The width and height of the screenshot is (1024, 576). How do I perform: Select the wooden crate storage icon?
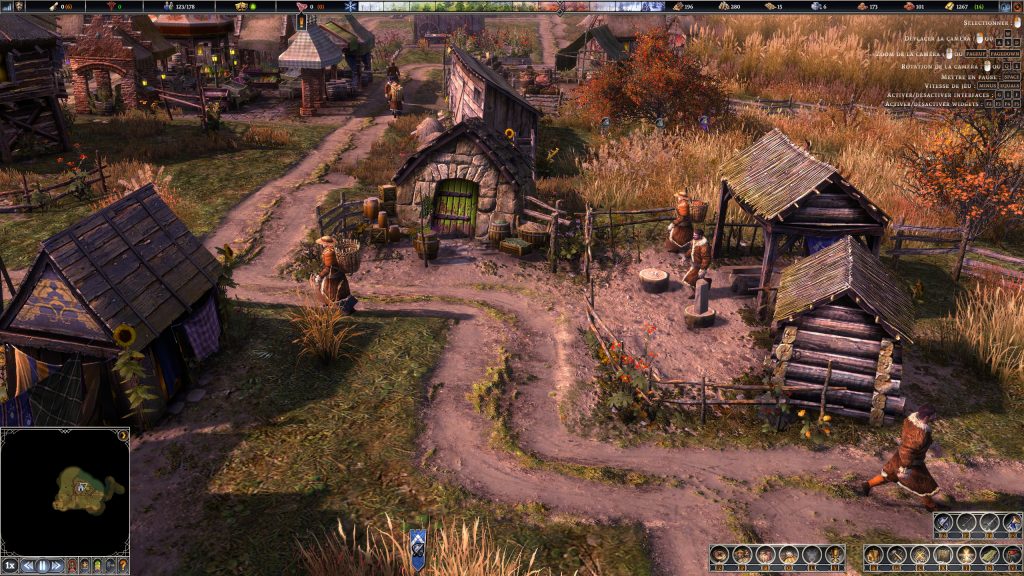coord(942,554)
